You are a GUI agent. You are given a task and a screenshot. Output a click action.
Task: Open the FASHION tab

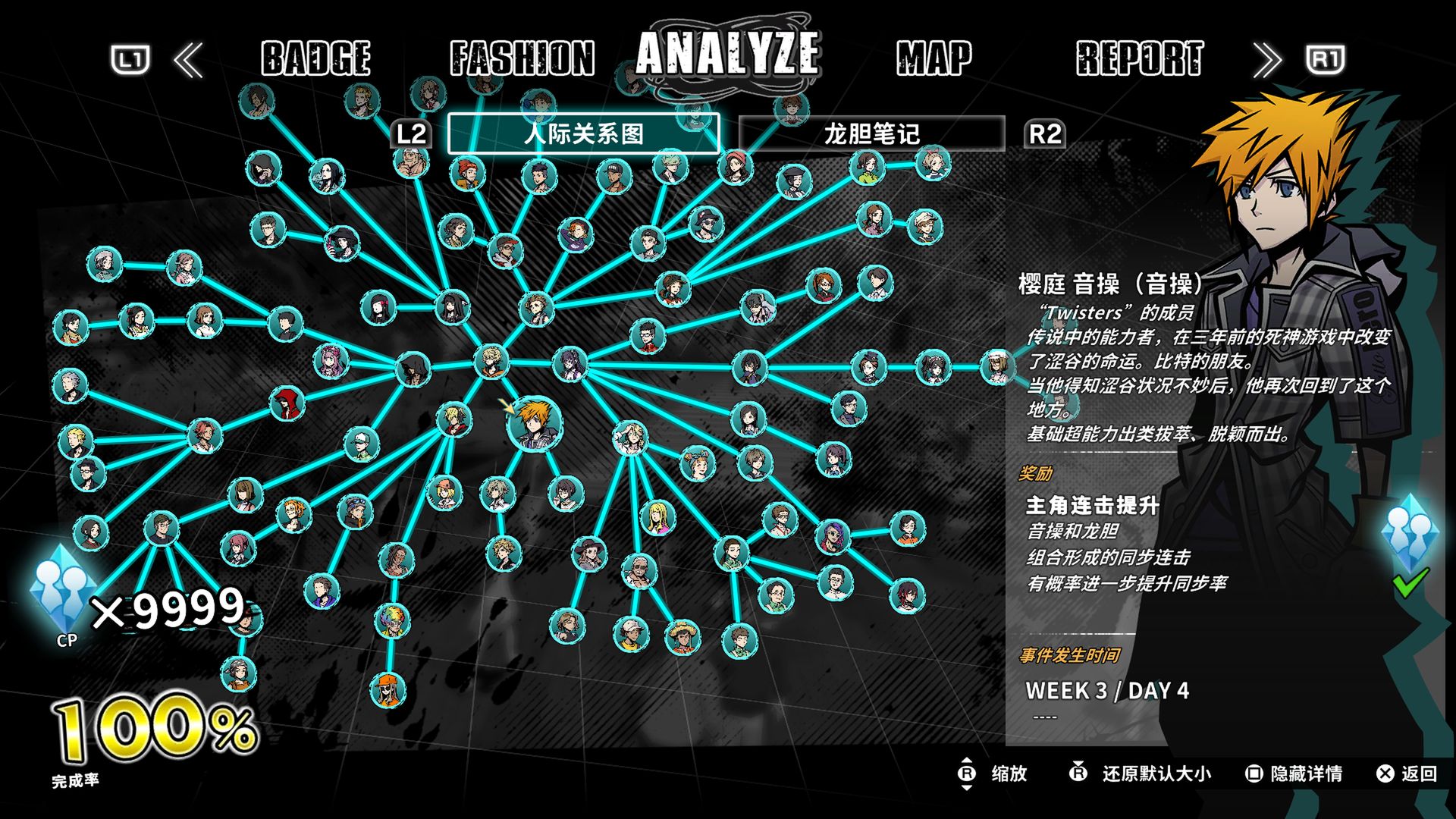tap(522, 58)
